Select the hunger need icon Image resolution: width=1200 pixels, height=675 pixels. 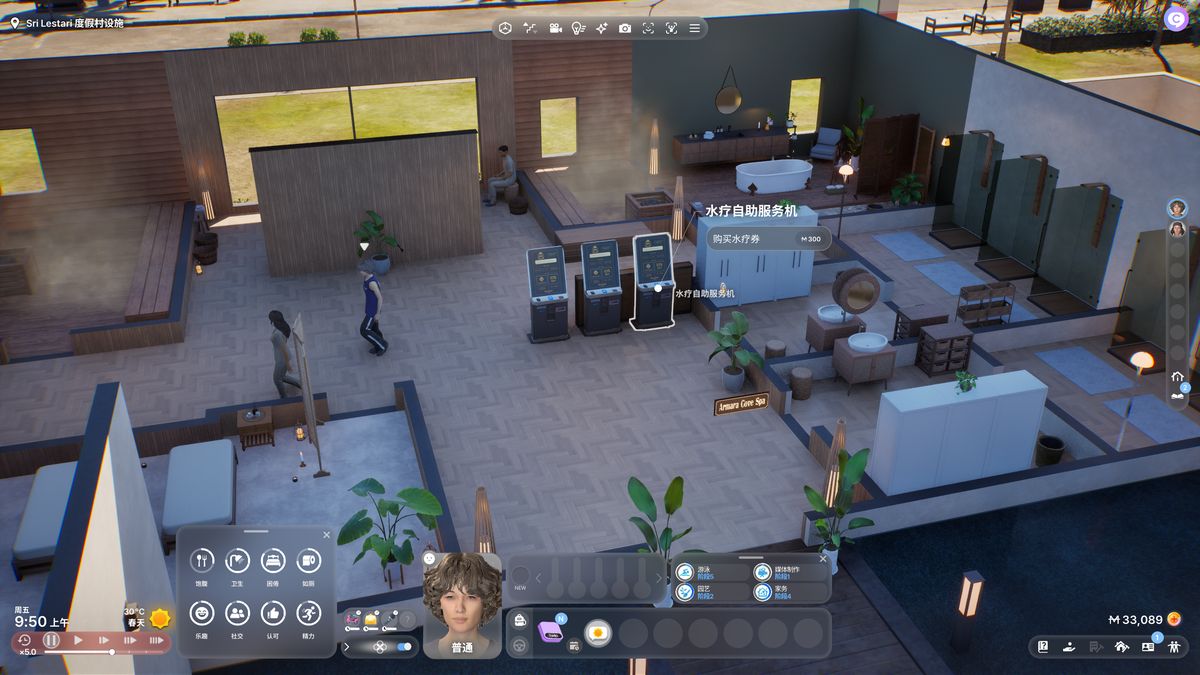point(202,561)
